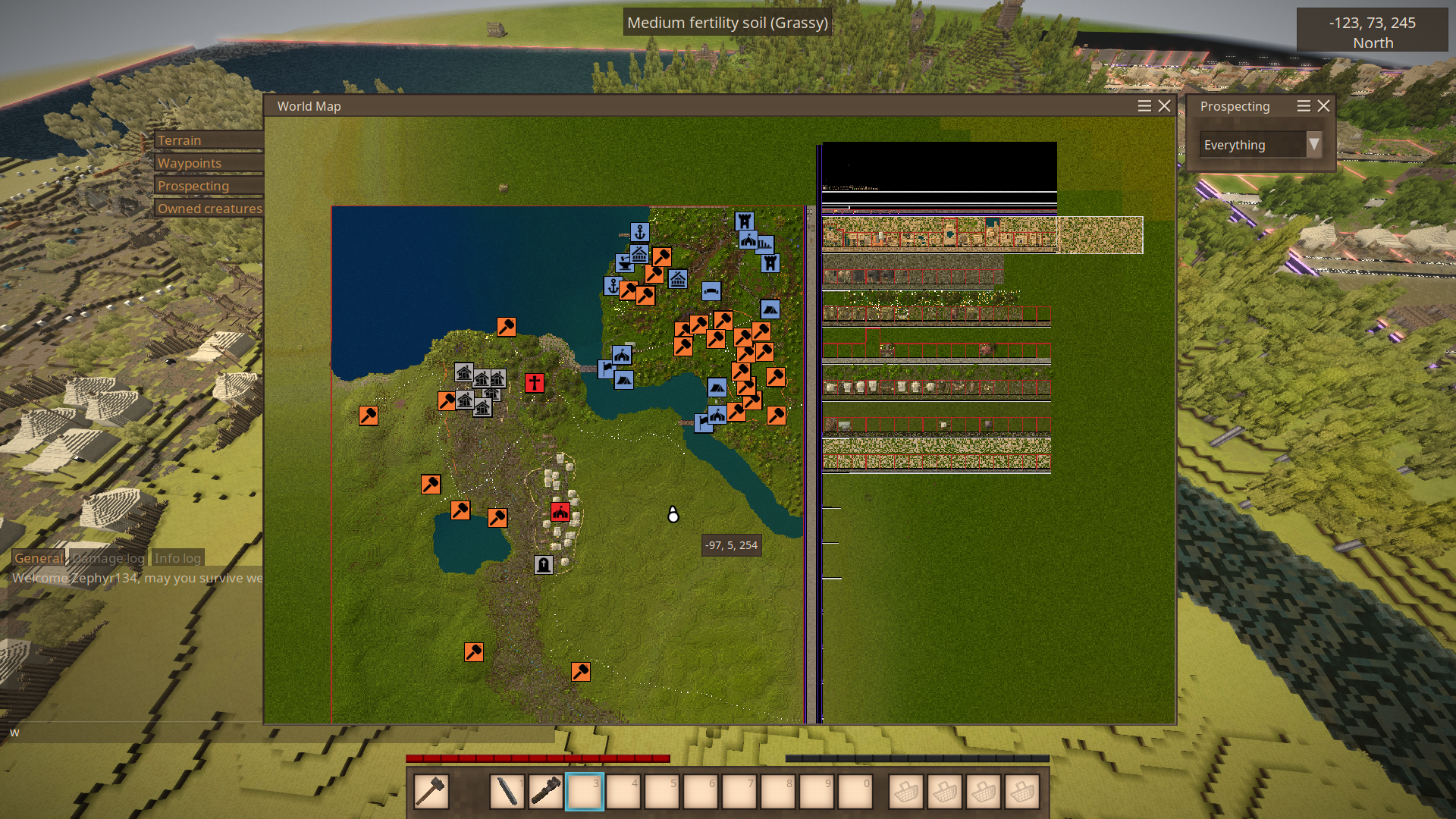Viewport: 1456px width, 819px height.
Task: Select the hammer in the offhand slot
Action: click(431, 792)
